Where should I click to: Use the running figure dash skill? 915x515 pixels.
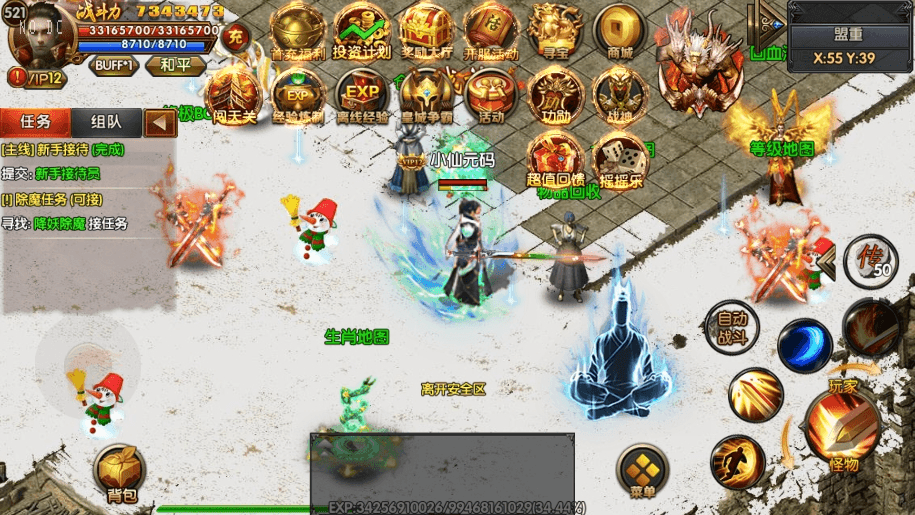(x=738, y=462)
